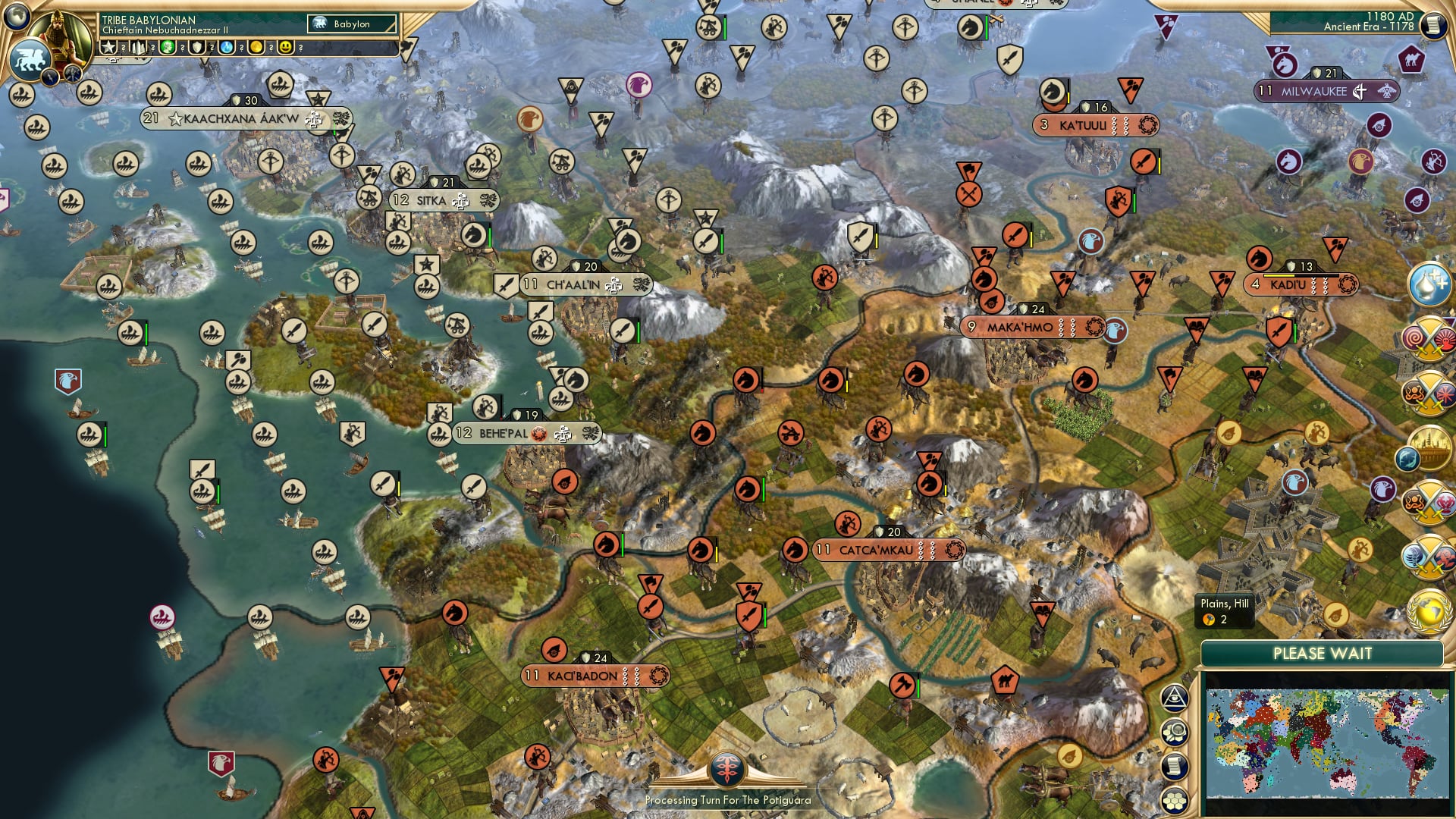Click the Babylon winged lion emblem

pyautogui.click(x=30, y=58)
